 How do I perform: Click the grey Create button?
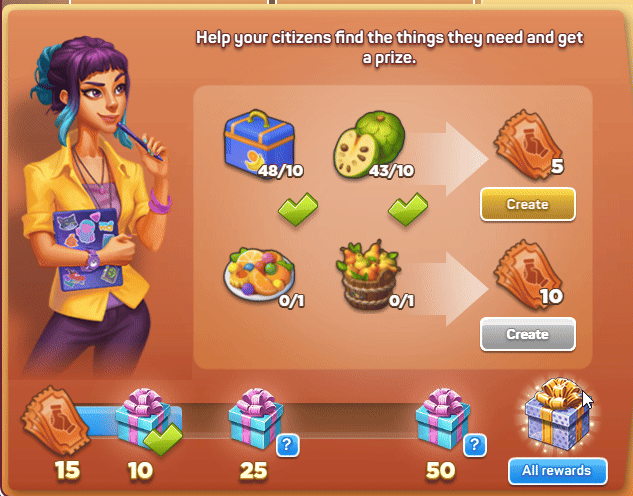(527, 334)
